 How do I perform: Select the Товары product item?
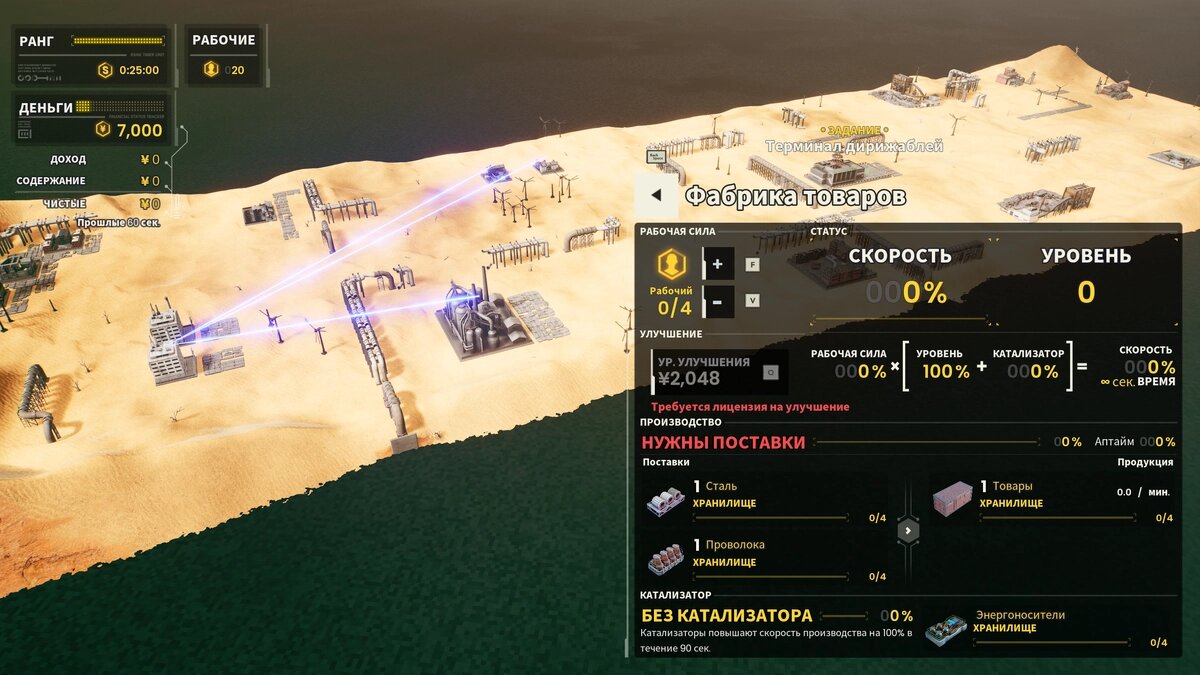[952, 499]
